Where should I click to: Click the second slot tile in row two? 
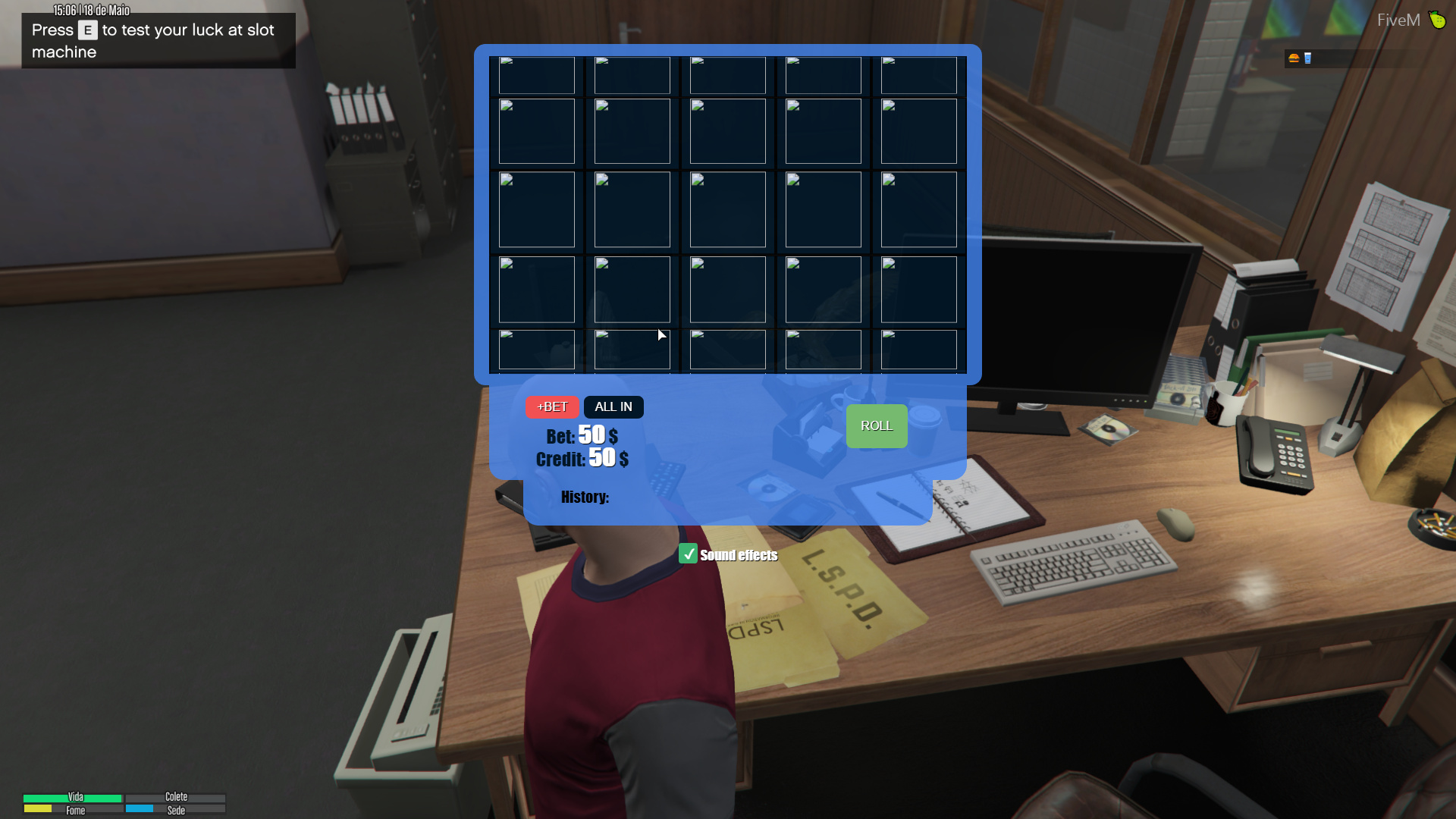tap(631, 131)
